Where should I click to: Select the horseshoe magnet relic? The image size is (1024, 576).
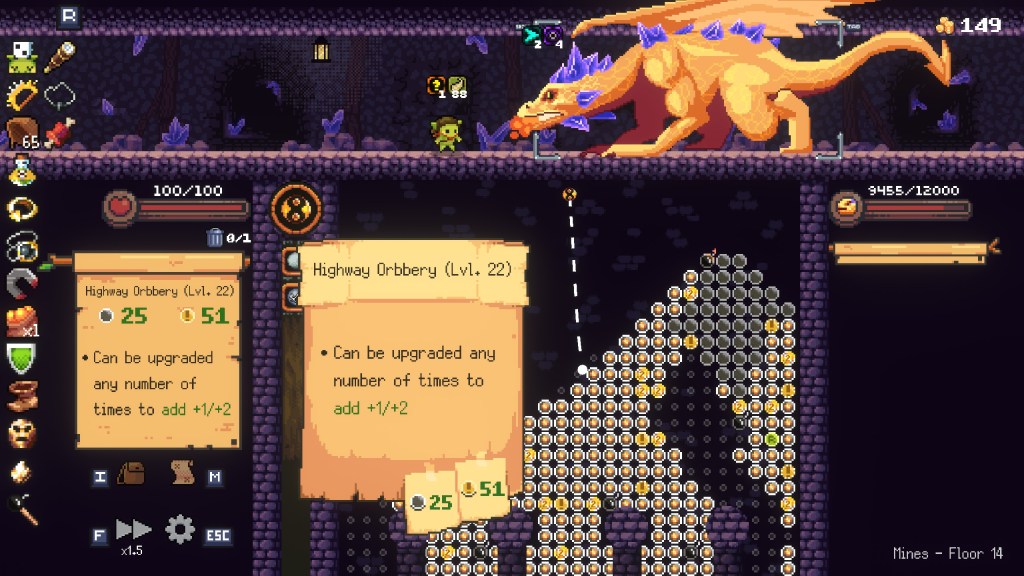pos(21,285)
